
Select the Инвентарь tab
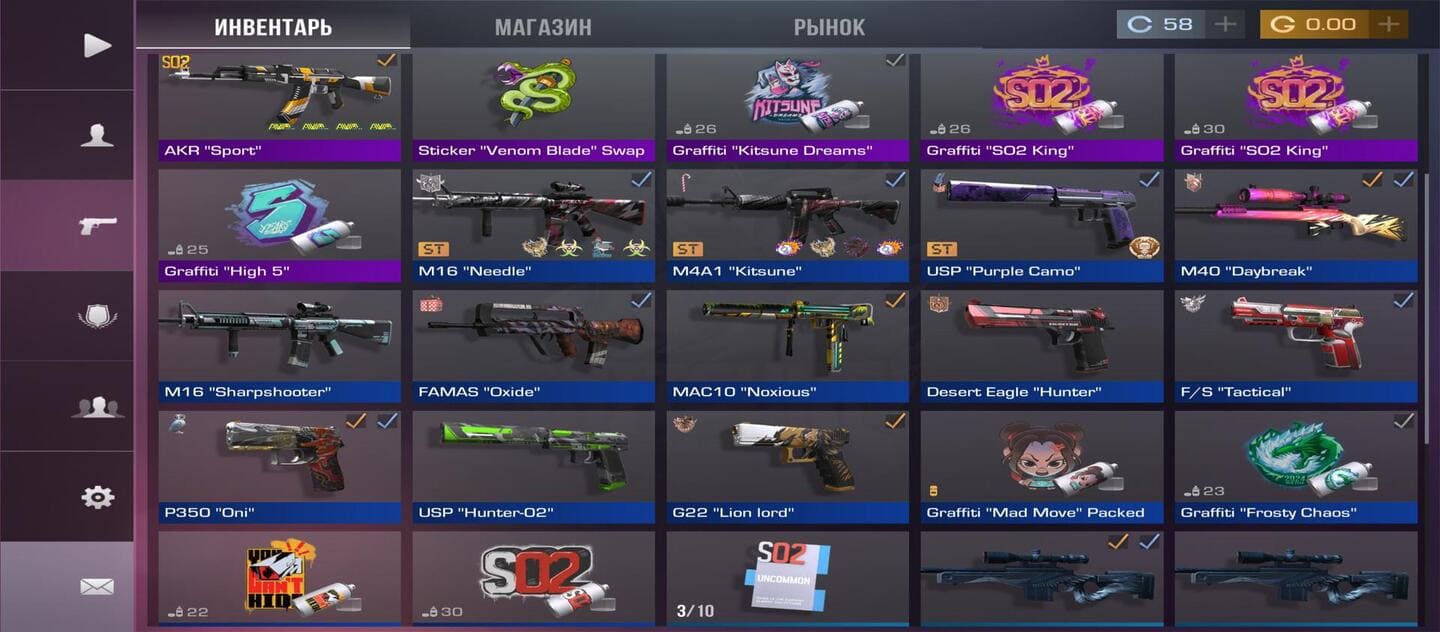273,27
